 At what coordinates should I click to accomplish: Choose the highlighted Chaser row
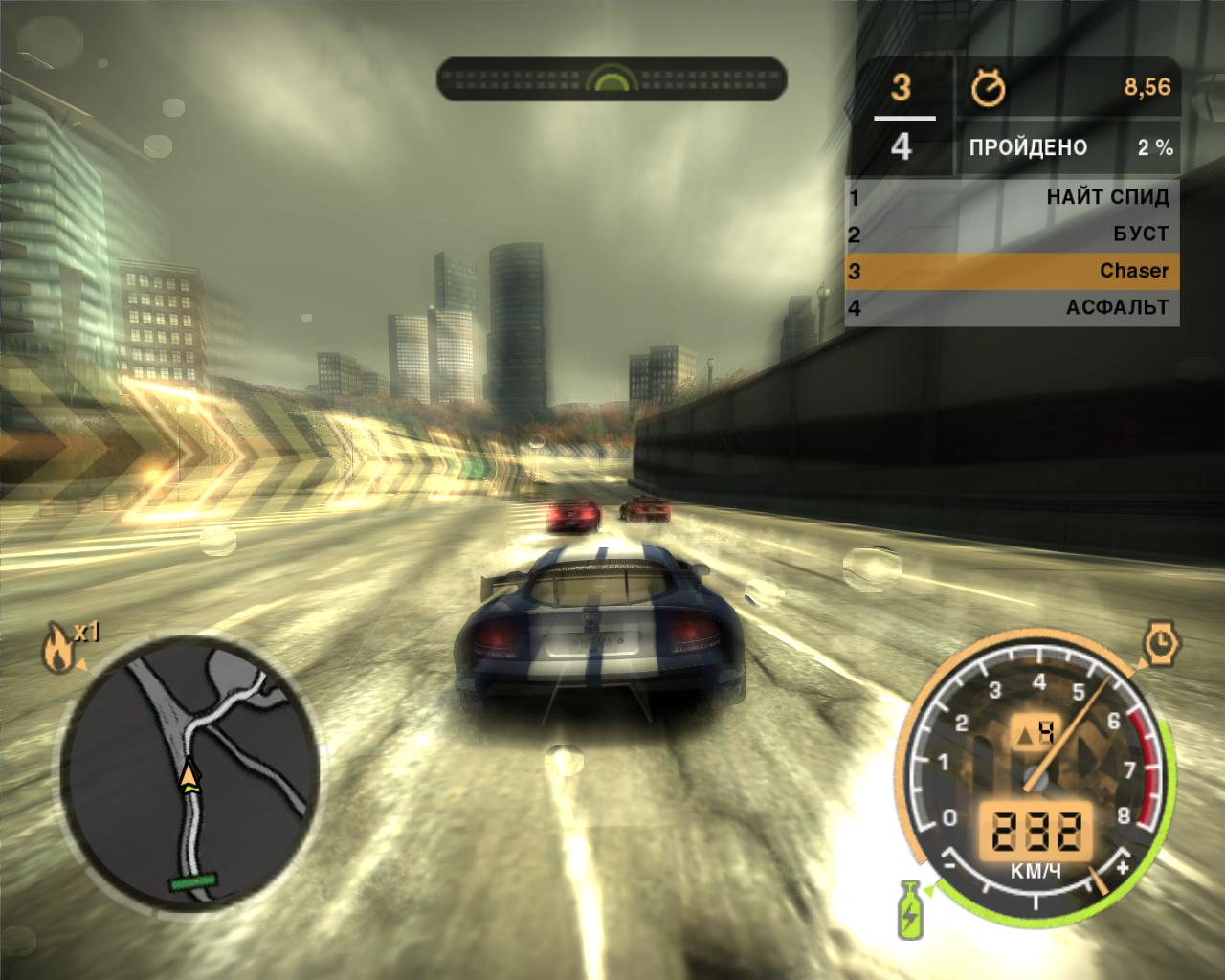[1011, 271]
